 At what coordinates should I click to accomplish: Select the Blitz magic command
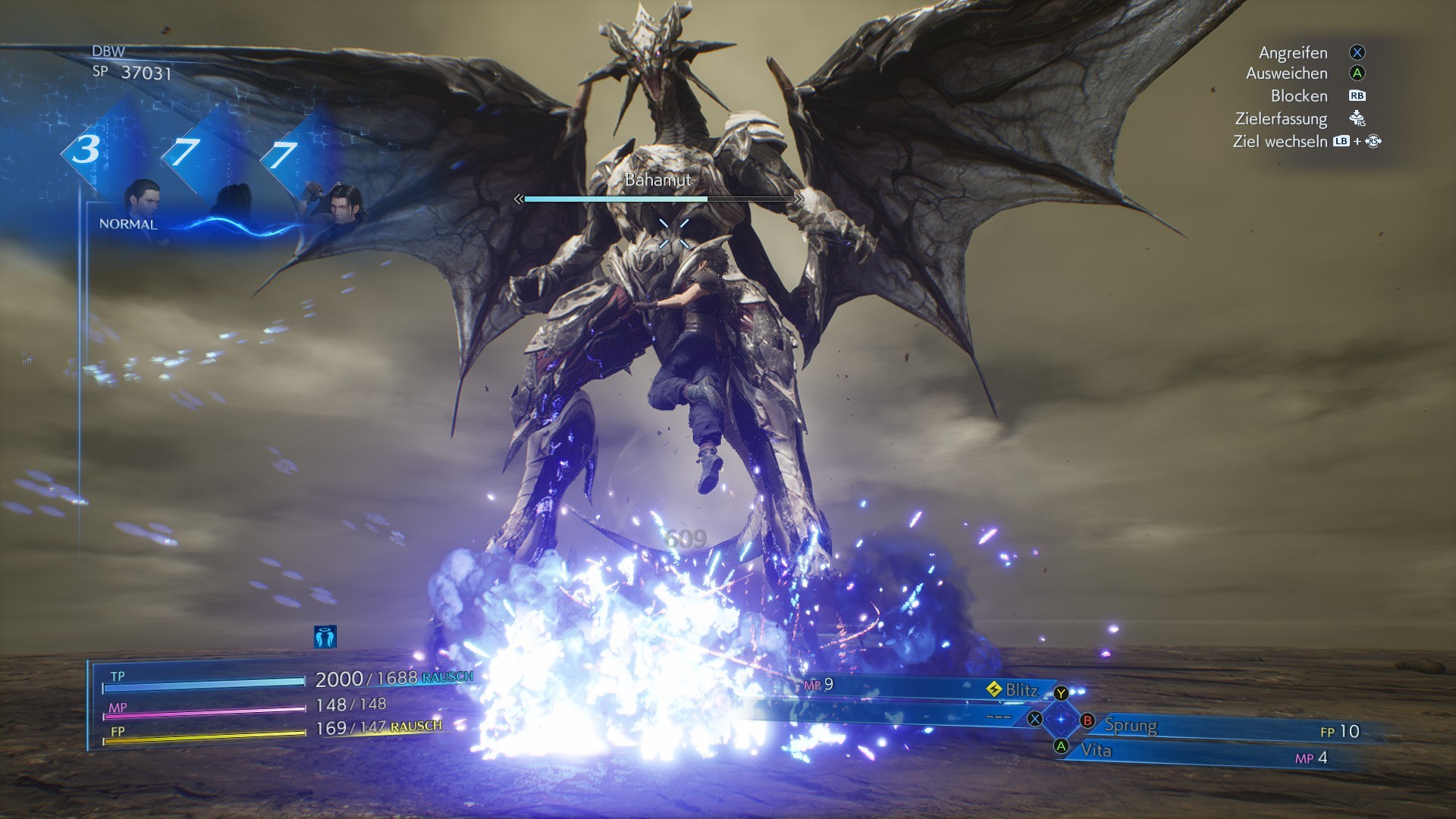pyautogui.click(x=1021, y=690)
